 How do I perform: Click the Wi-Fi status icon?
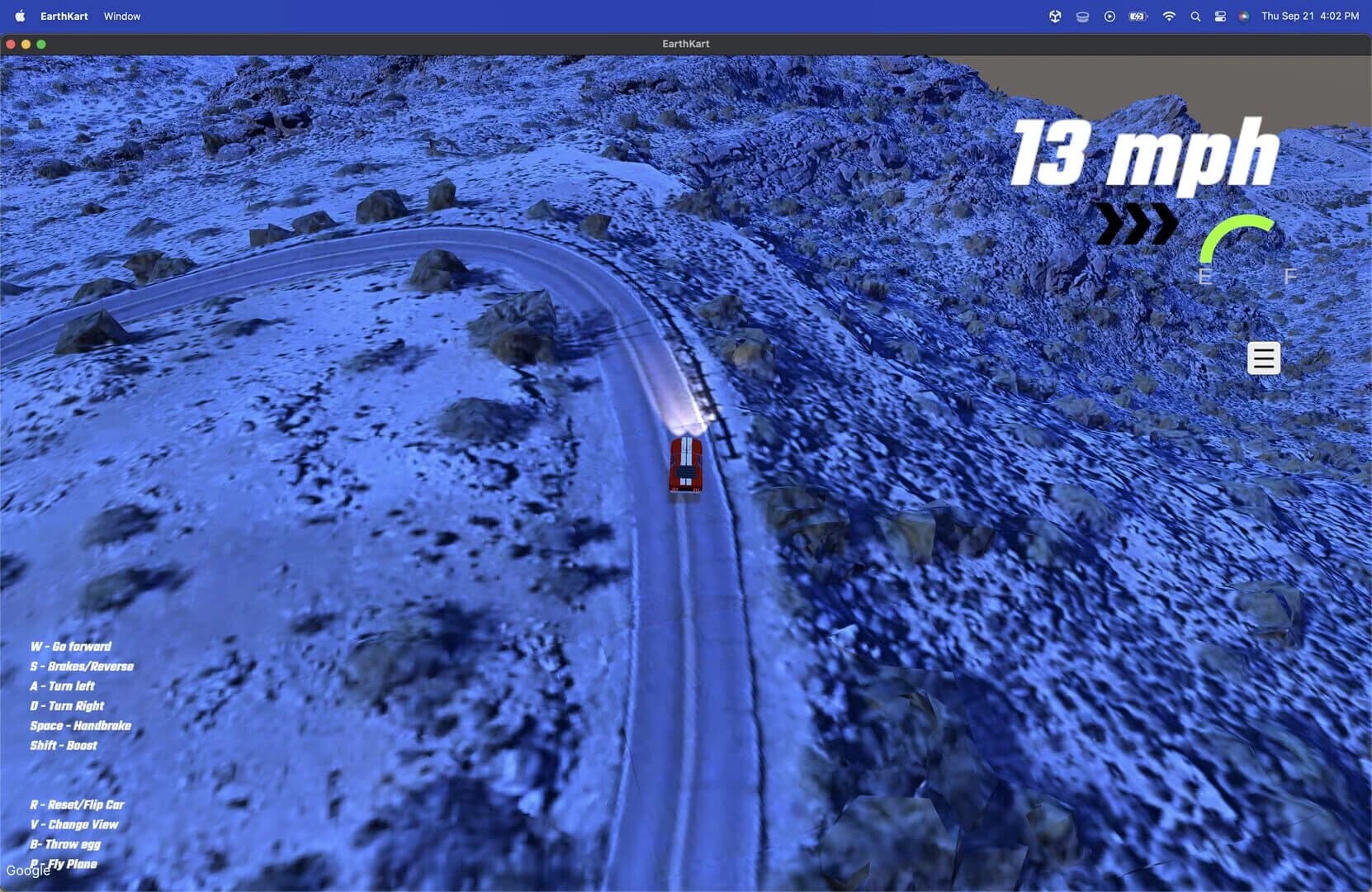[1170, 16]
